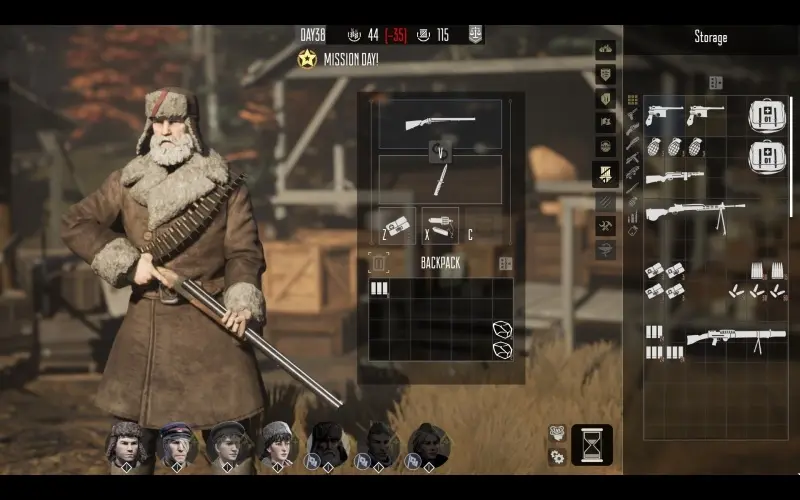Select the top medical bag in storage
This screenshot has width=800, height=500.
point(766,117)
